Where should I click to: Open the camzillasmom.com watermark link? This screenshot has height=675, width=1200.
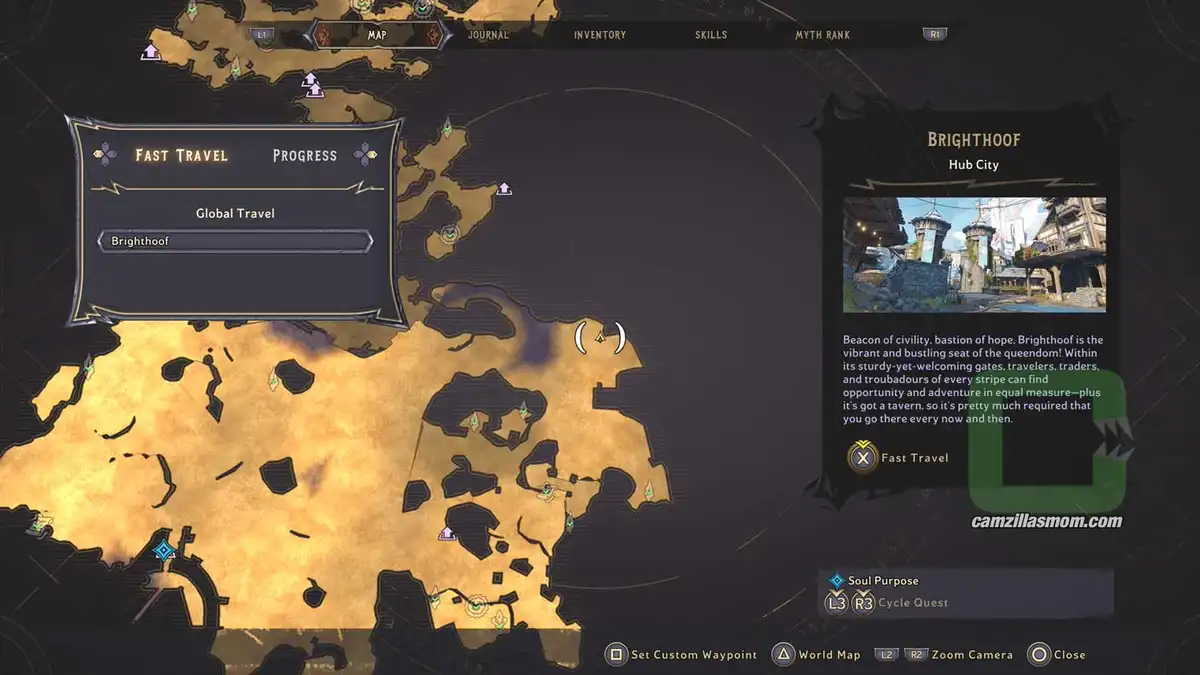click(1046, 521)
